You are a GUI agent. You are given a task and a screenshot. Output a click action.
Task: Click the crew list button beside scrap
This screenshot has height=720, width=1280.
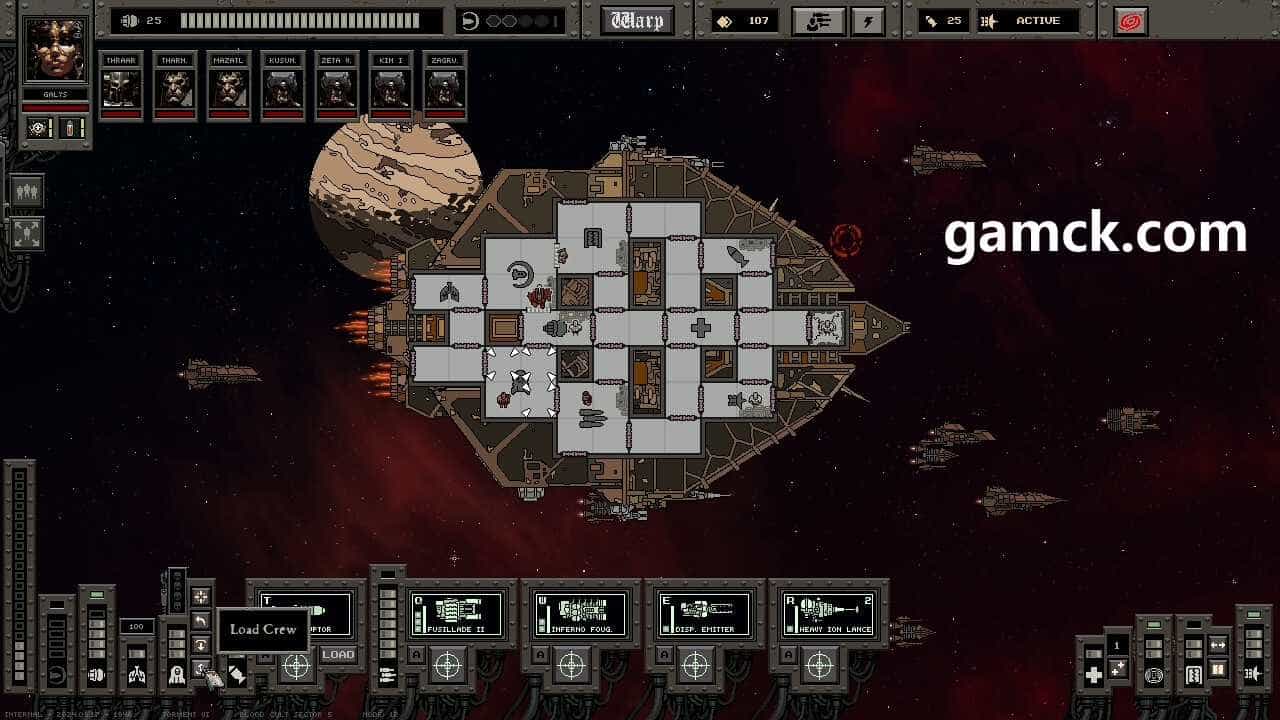[x=818, y=21]
